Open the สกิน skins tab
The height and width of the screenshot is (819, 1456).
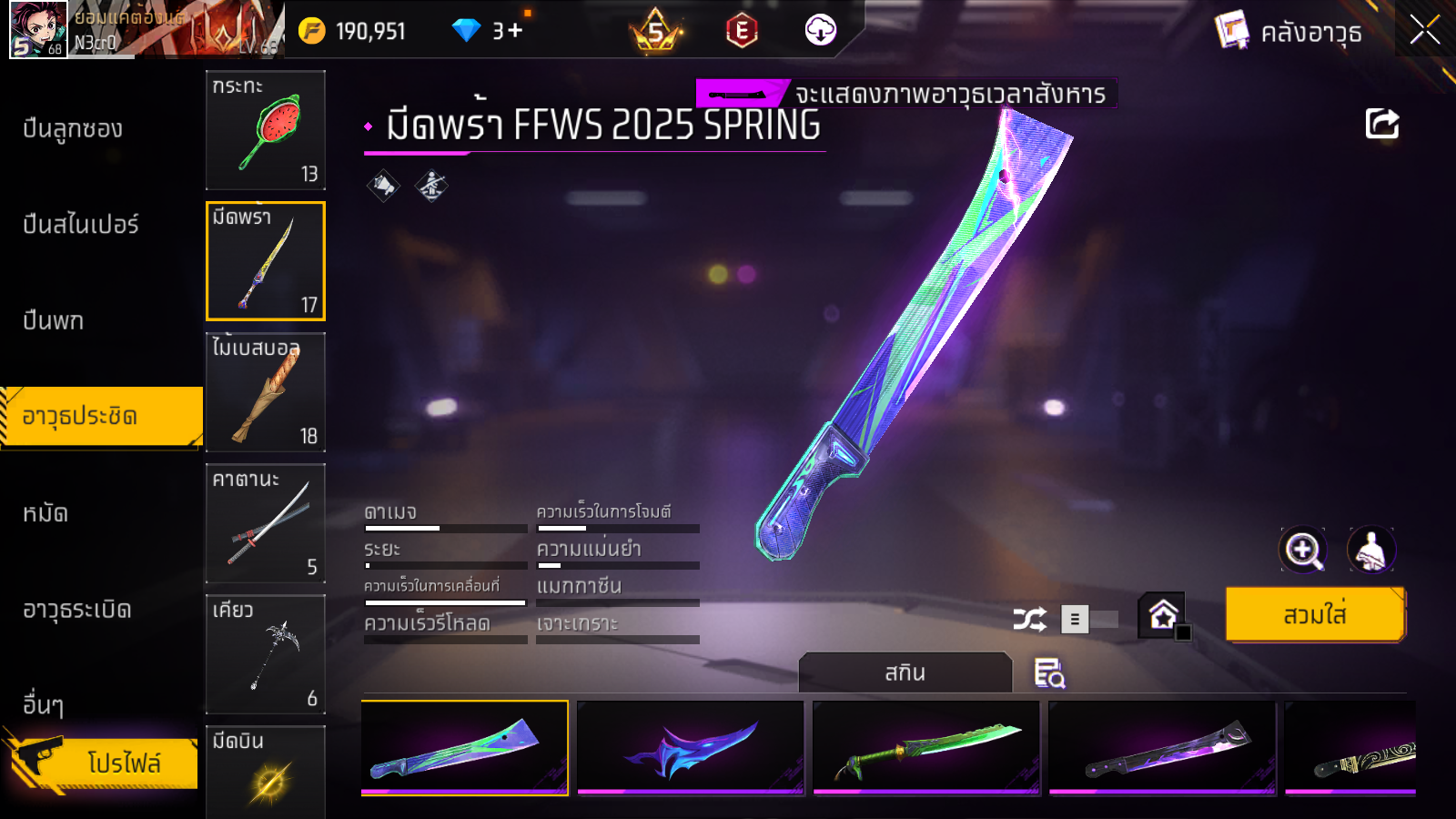(905, 672)
